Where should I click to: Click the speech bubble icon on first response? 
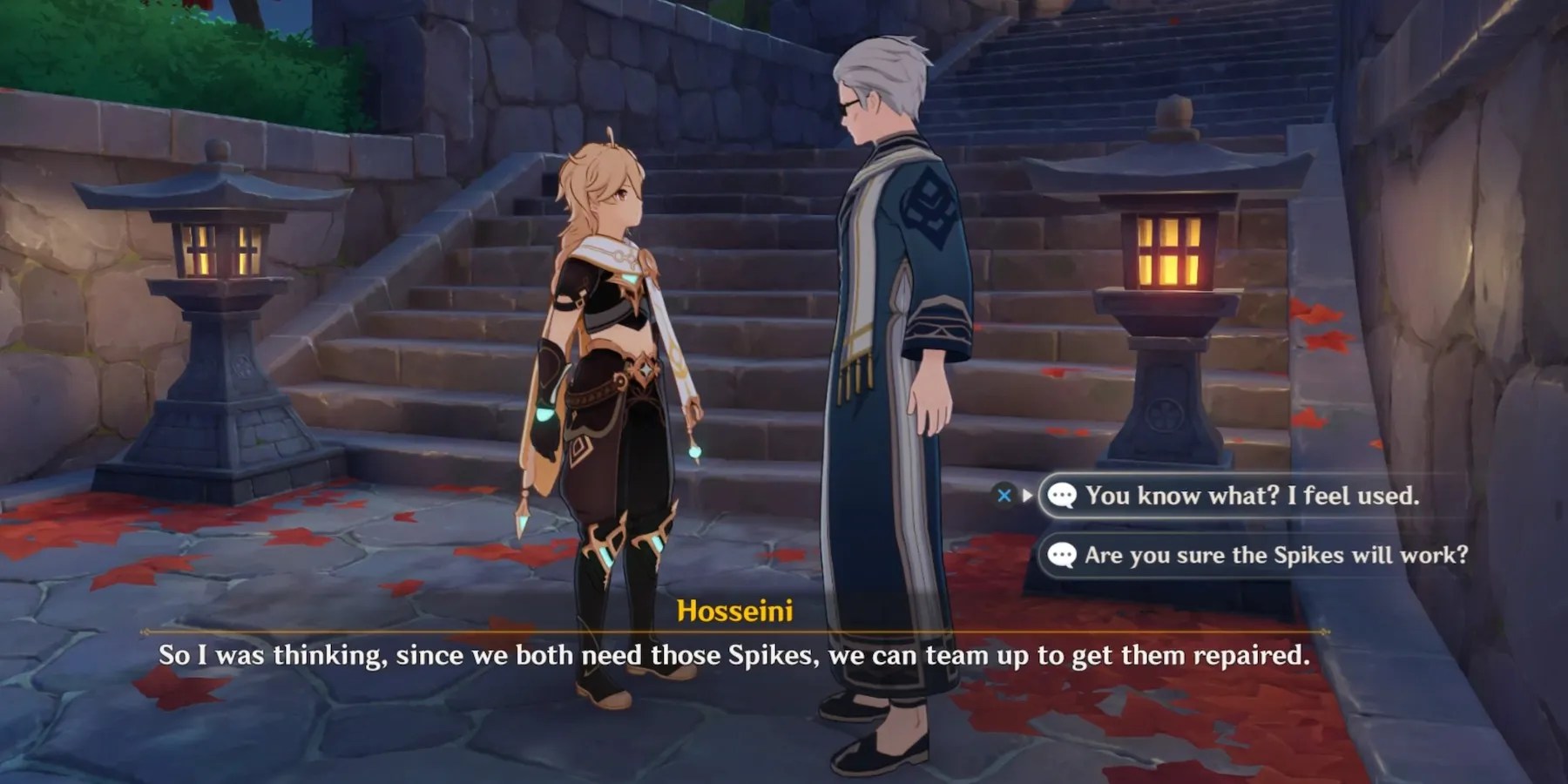click(x=1061, y=496)
